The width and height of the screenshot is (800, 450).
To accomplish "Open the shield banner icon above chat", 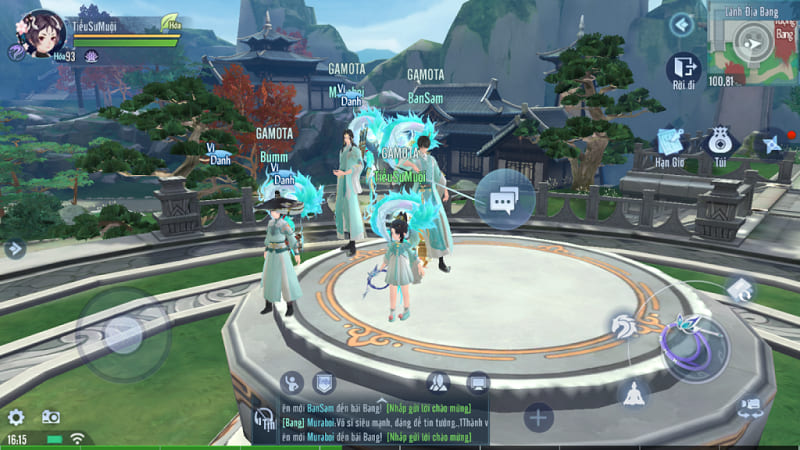I will pyautogui.click(x=323, y=381).
